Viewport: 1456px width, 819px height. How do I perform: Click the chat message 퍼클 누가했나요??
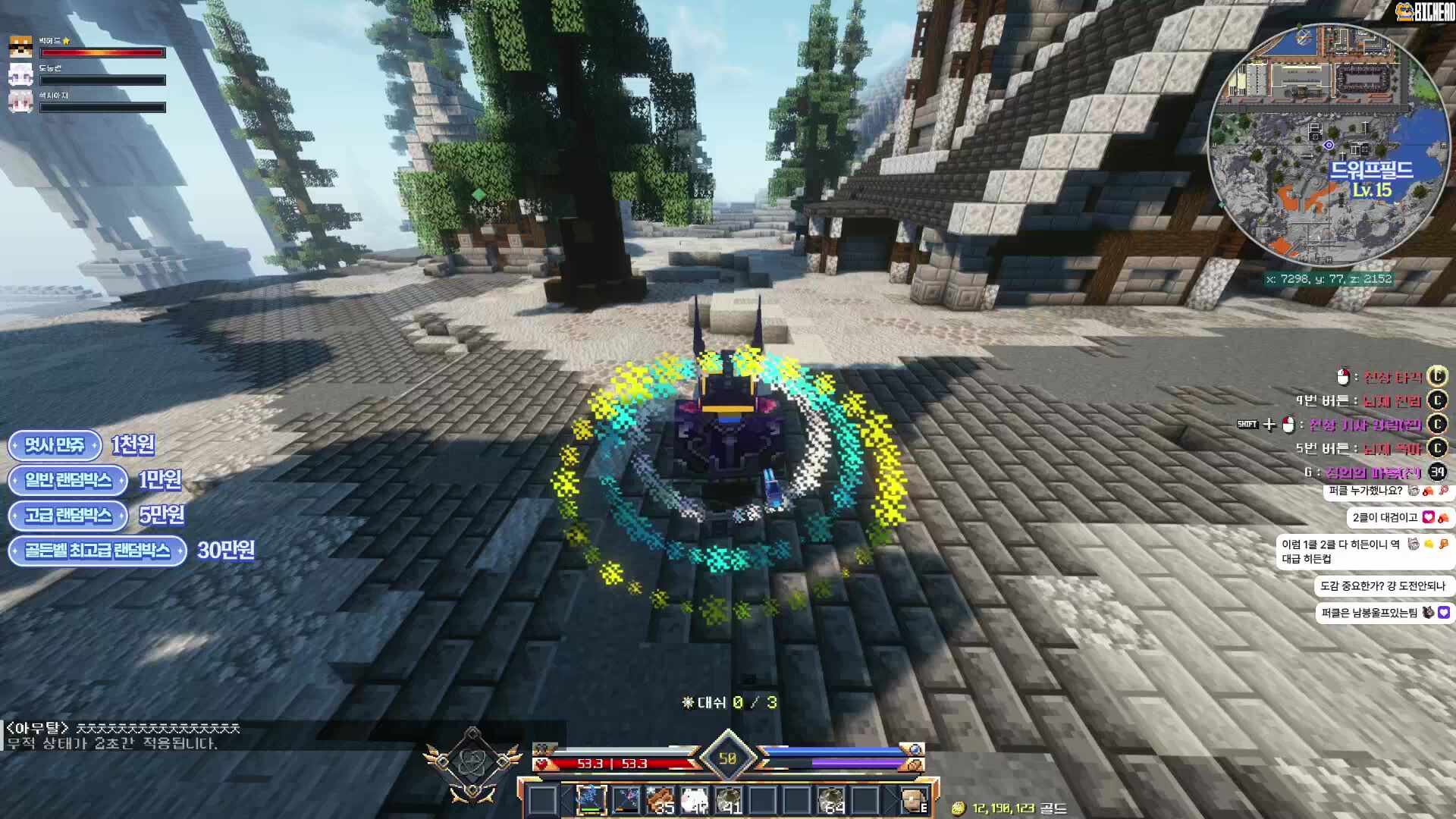click(1366, 491)
